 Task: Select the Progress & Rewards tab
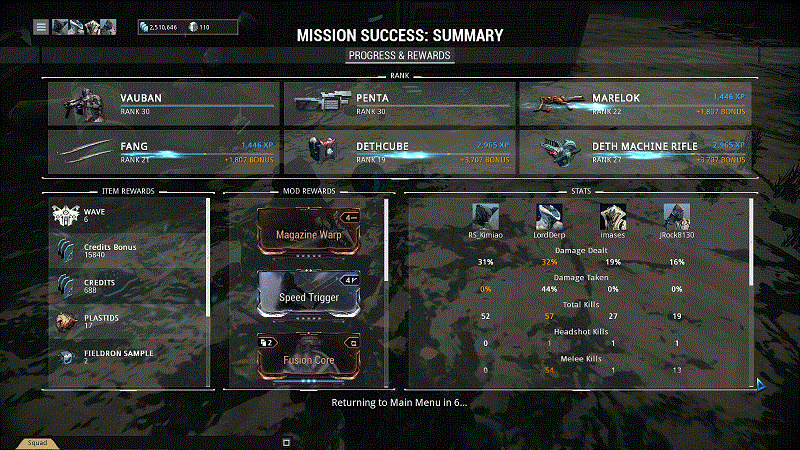click(x=400, y=55)
